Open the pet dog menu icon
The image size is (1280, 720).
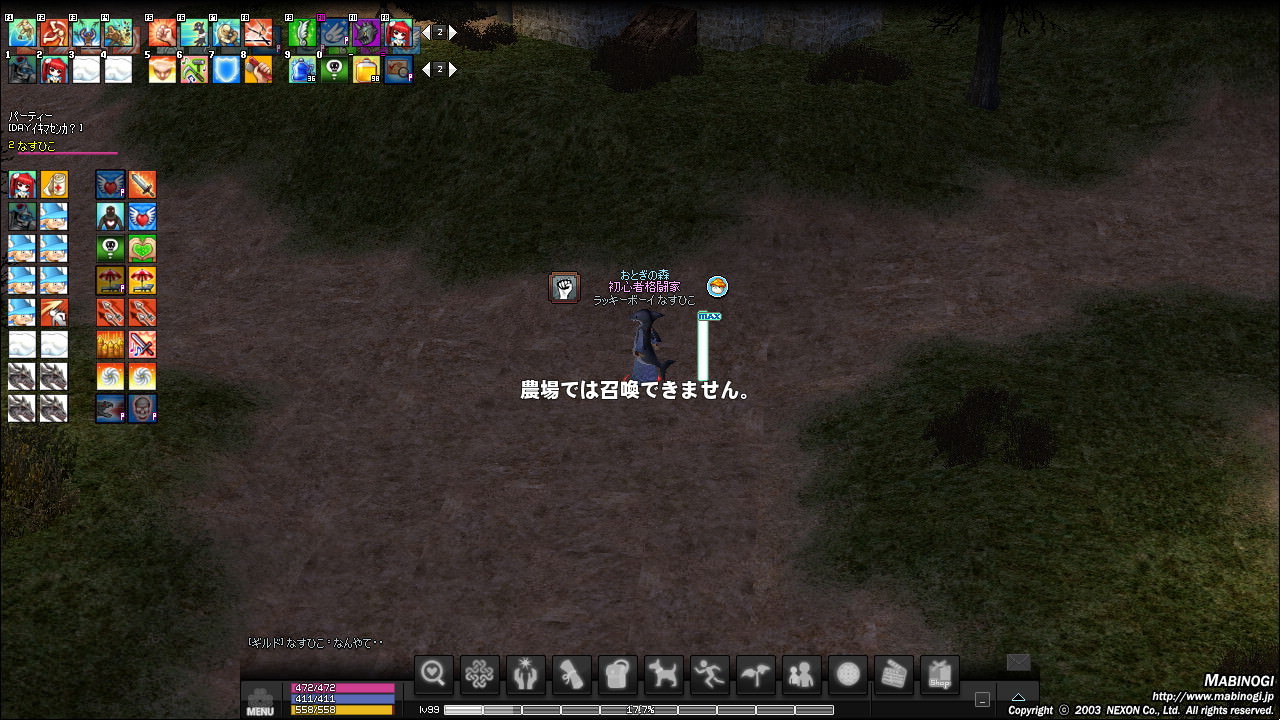point(663,675)
